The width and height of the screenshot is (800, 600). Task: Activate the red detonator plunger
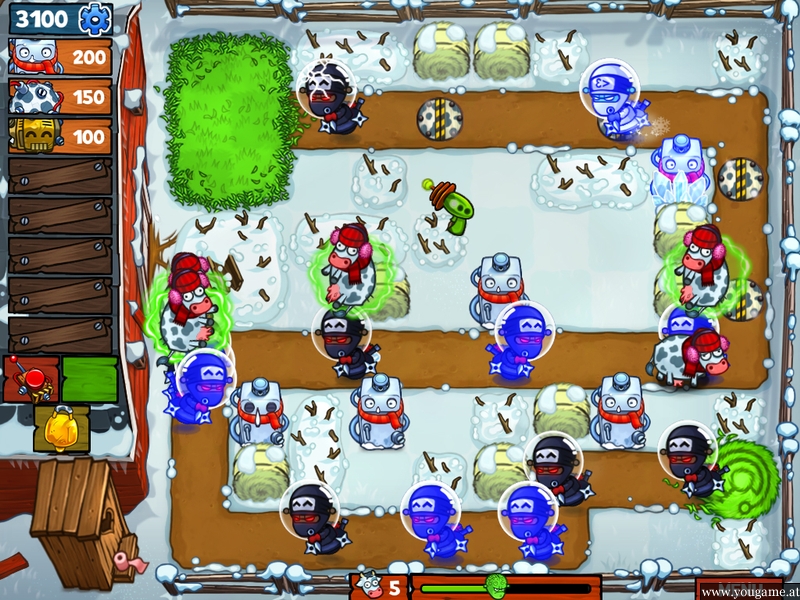[x=30, y=378]
